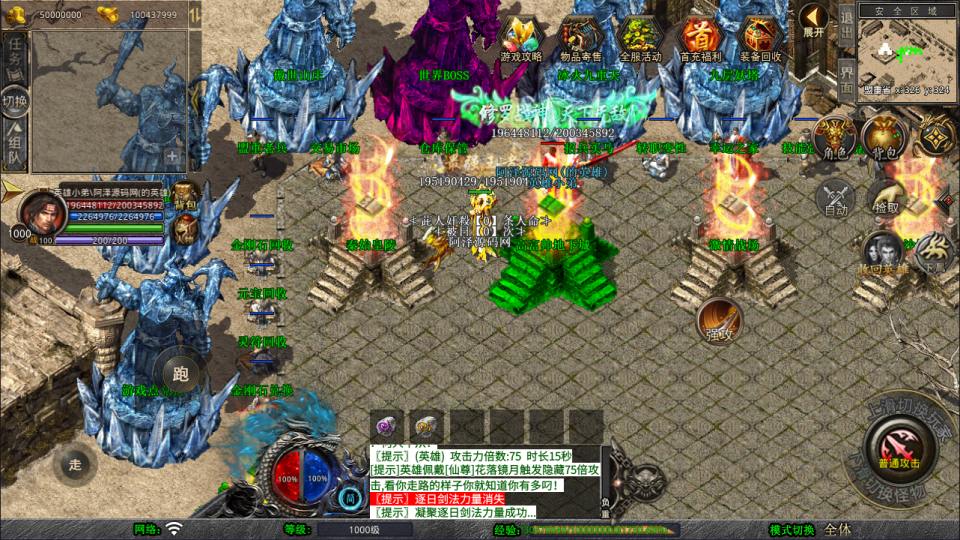
Task: Click the 展开 expand arrow button
Action: 814,21
